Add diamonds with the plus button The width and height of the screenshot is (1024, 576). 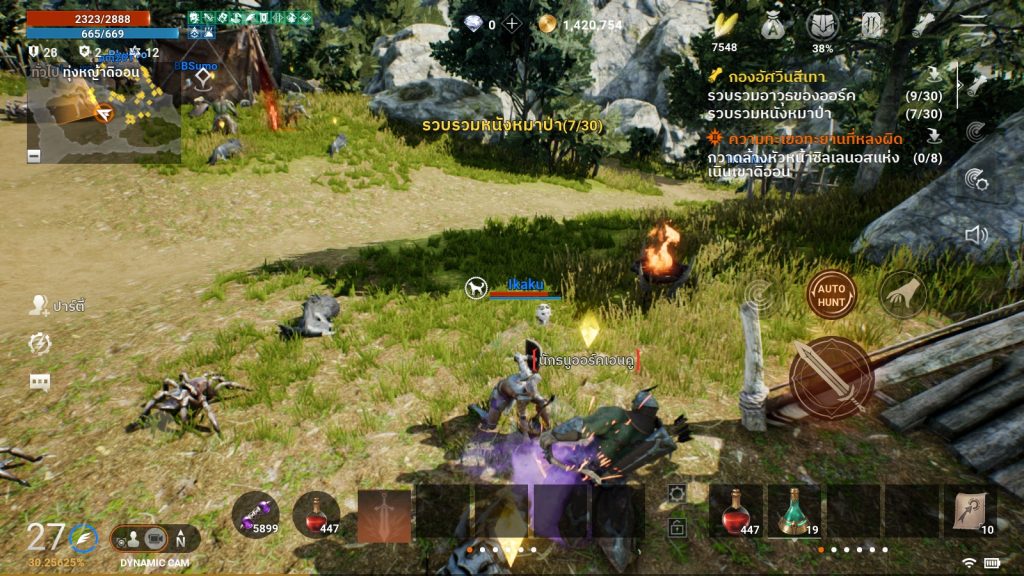[x=512, y=24]
